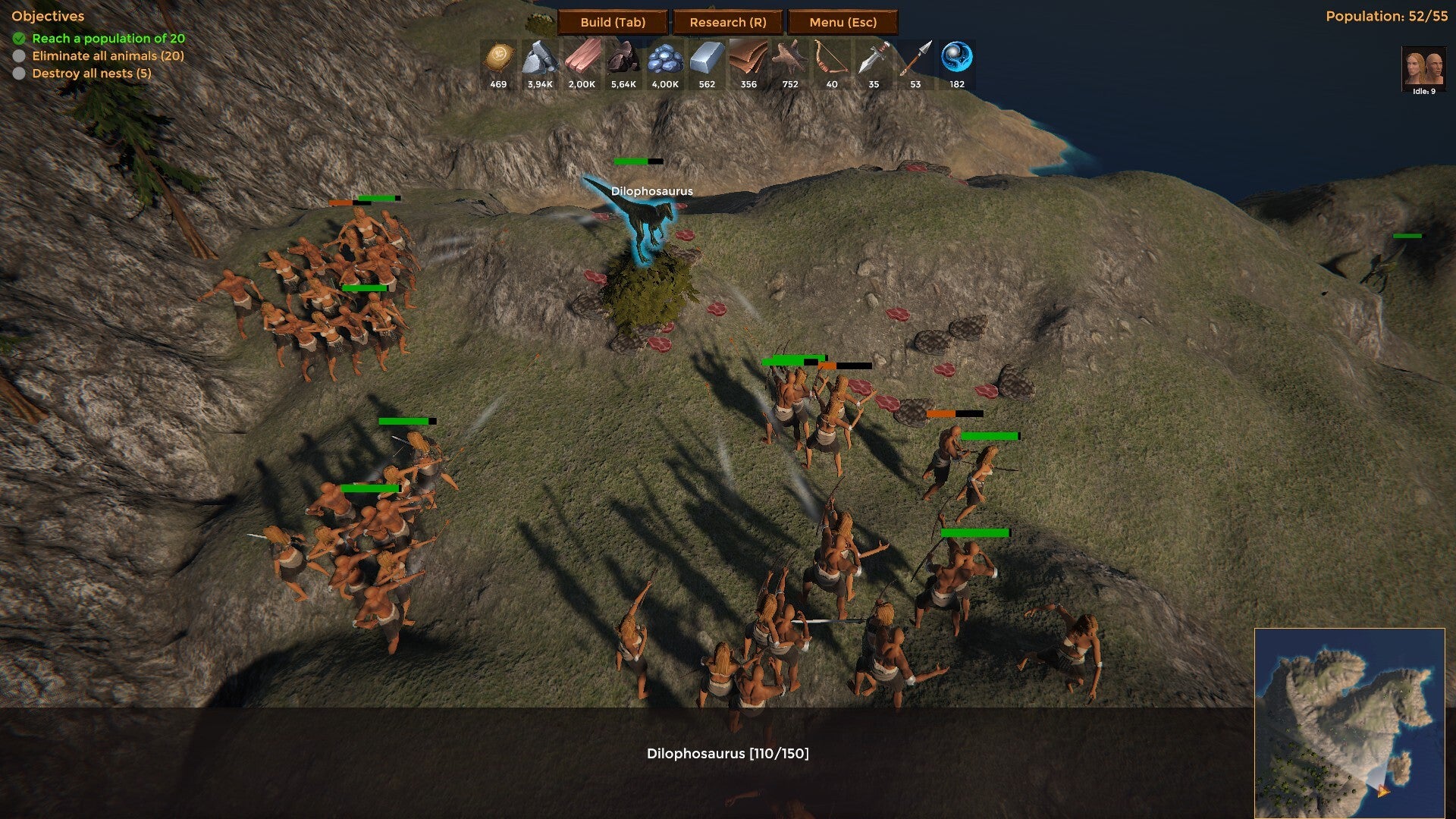Click the island minimap
1456x819 pixels.
click(1349, 723)
